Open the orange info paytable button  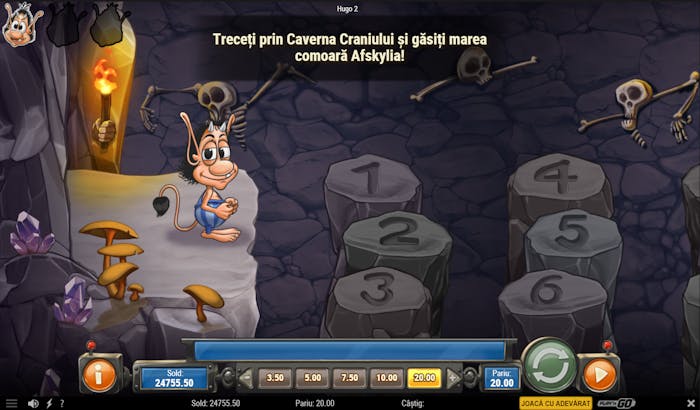[99, 375]
